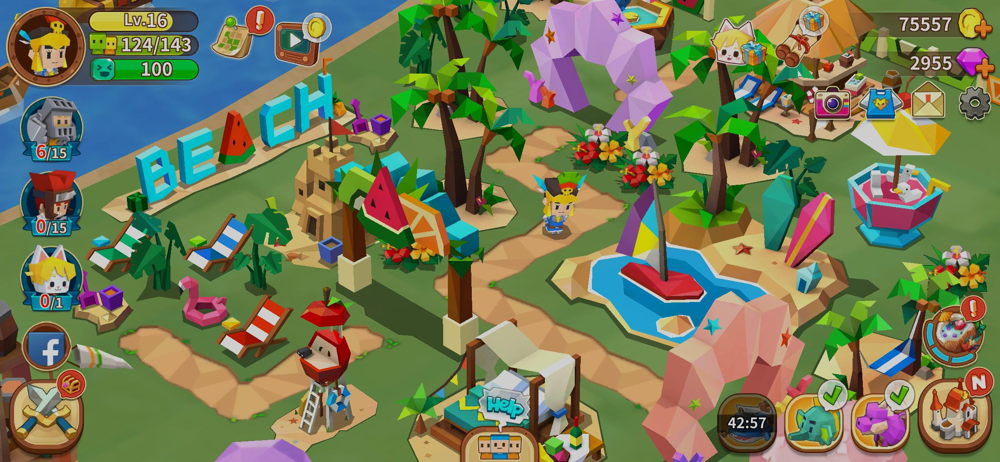Open the blue costume shirt menu
The image size is (1000, 462).
(x=880, y=103)
